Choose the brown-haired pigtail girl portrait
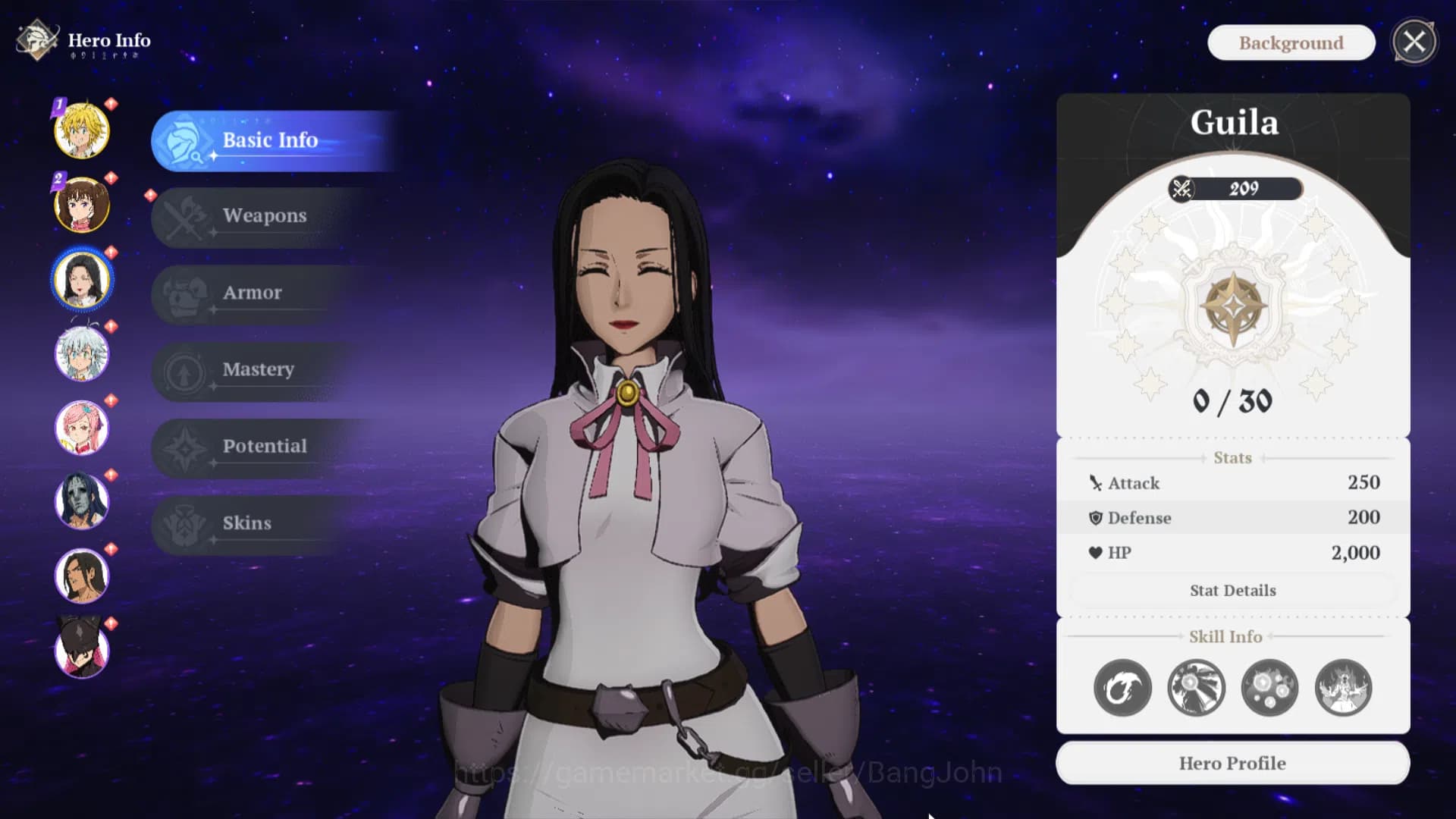Screen dimensions: 1456x819 click(x=82, y=205)
